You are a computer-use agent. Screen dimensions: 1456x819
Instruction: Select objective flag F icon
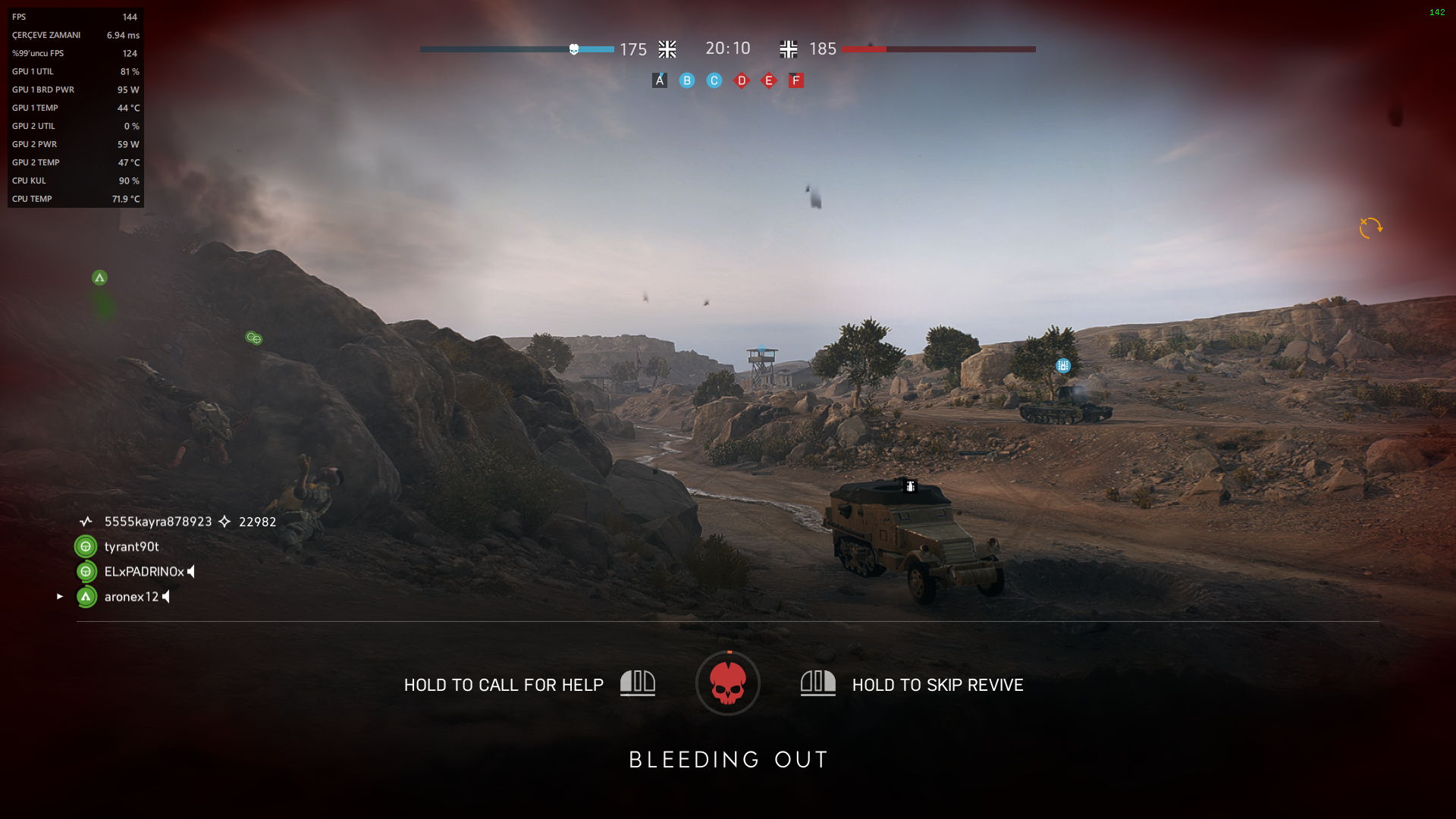795,80
